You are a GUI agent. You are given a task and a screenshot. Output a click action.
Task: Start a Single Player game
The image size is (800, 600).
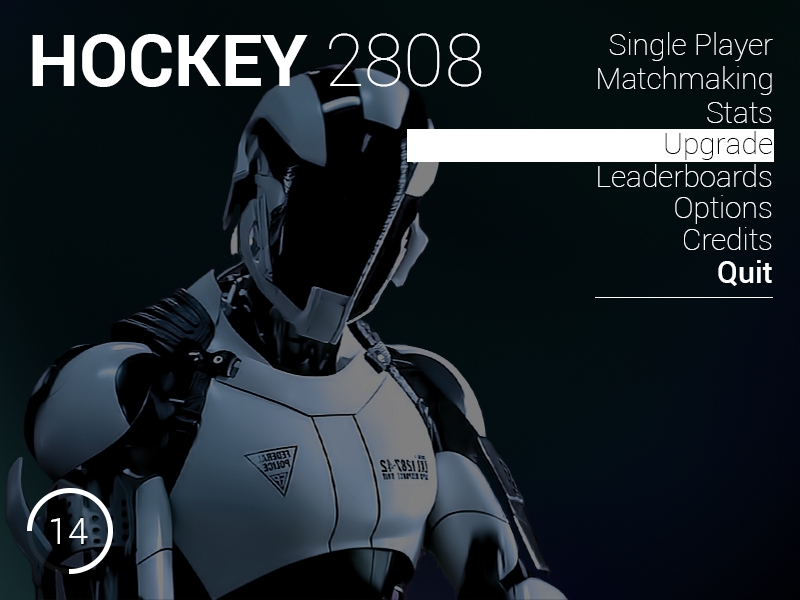[x=690, y=45]
